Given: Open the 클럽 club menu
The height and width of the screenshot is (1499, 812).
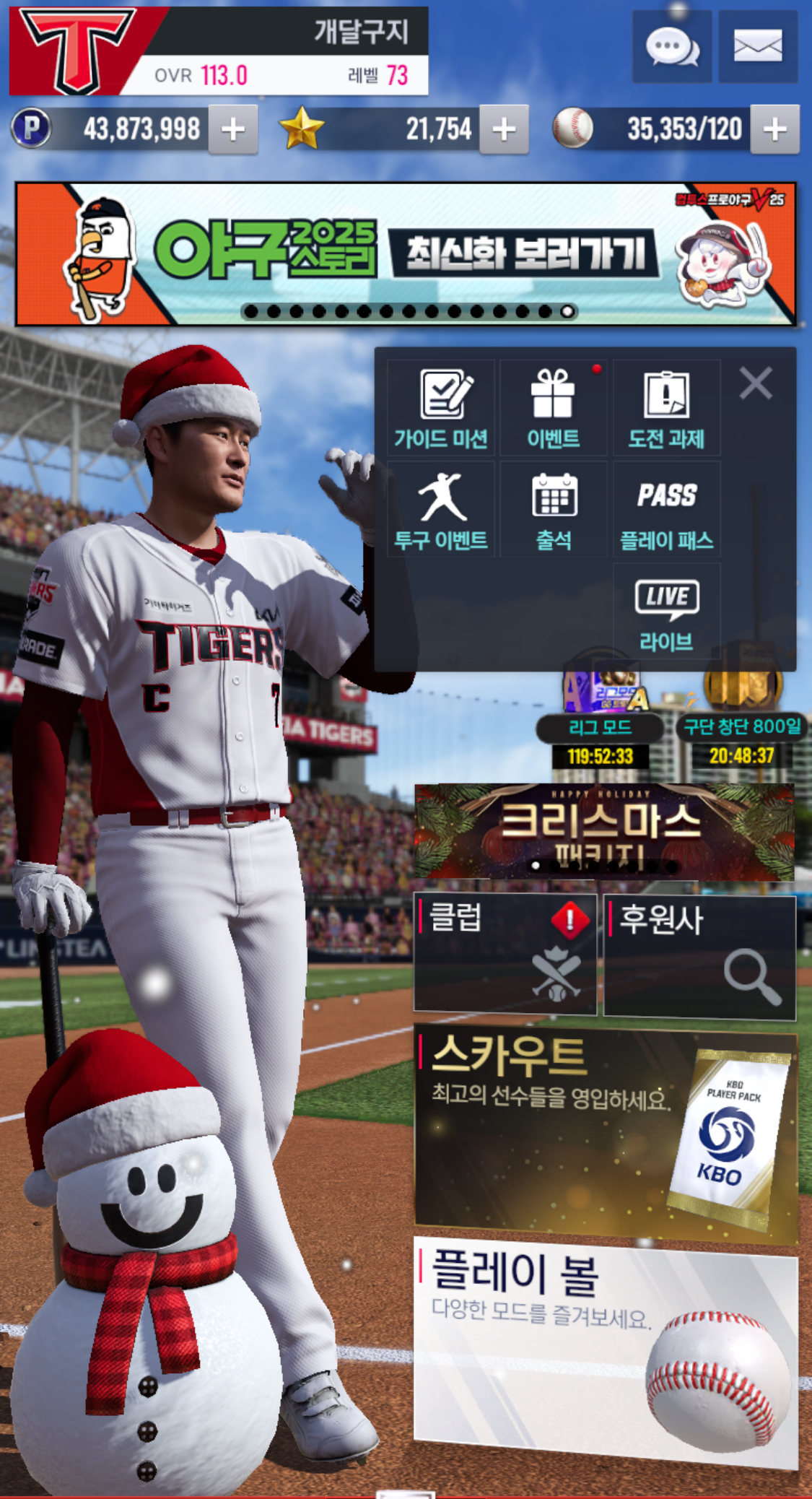Looking at the screenshot, I should click(x=505, y=953).
